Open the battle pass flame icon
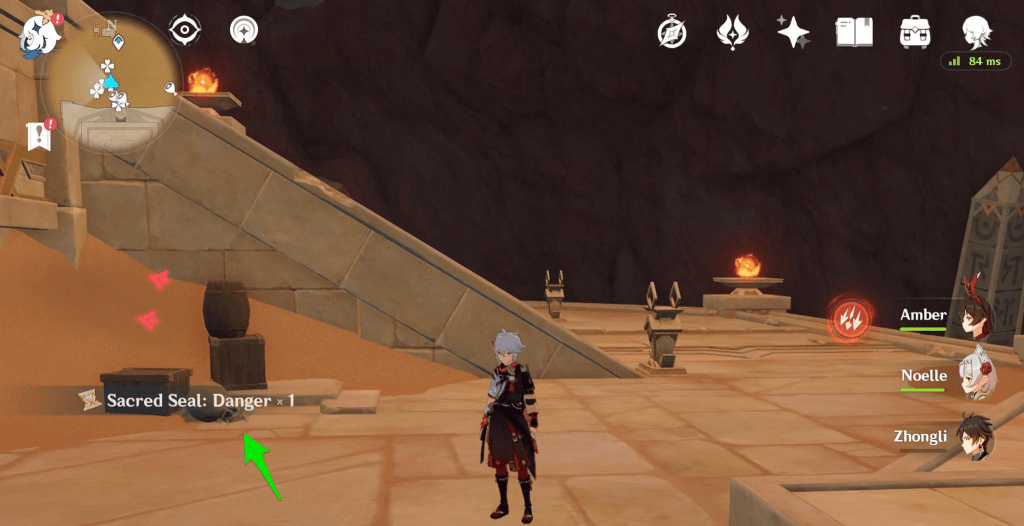 coord(732,32)
